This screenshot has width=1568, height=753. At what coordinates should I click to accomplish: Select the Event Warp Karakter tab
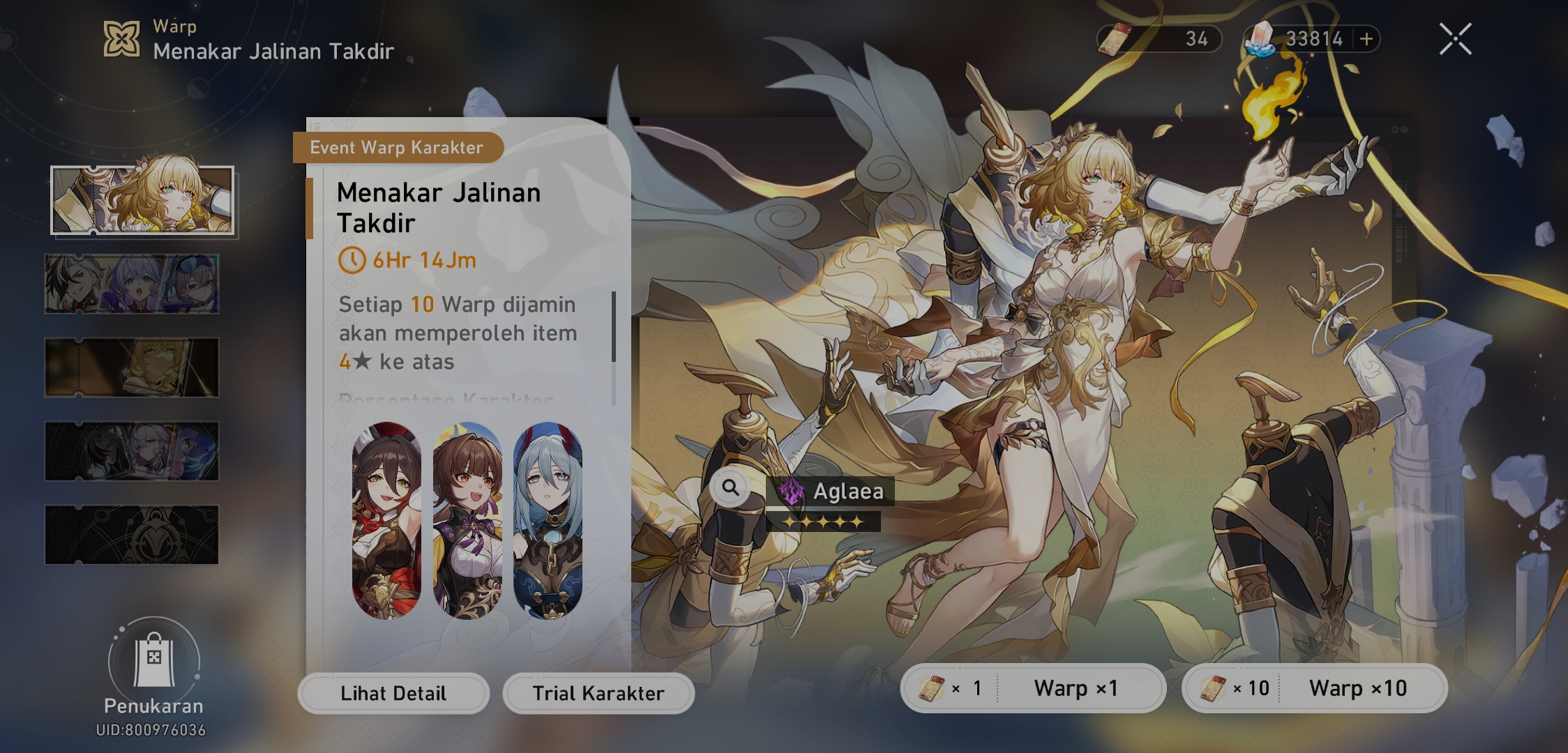point(398,147)
